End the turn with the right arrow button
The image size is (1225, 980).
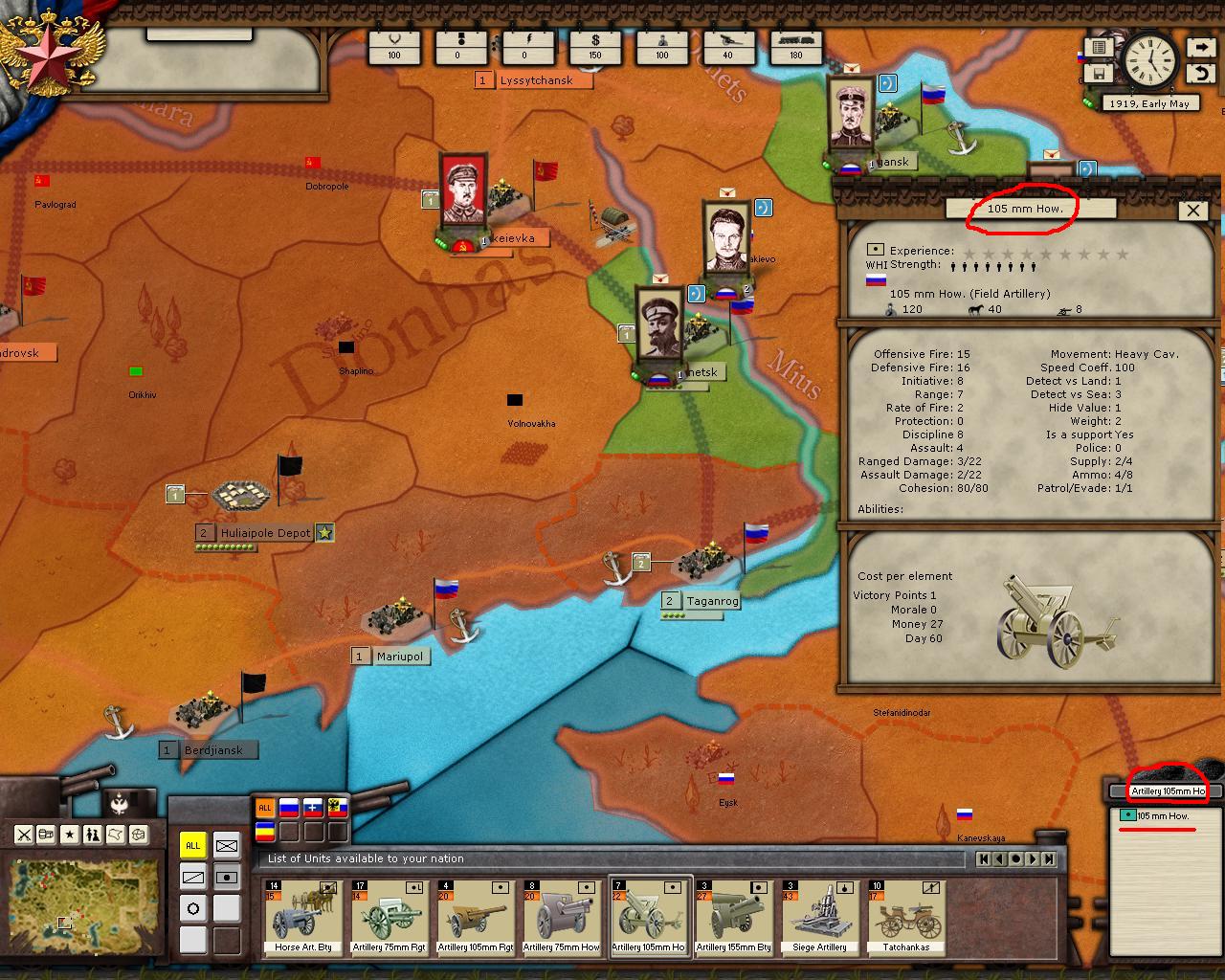click(x=1201, y=47)
